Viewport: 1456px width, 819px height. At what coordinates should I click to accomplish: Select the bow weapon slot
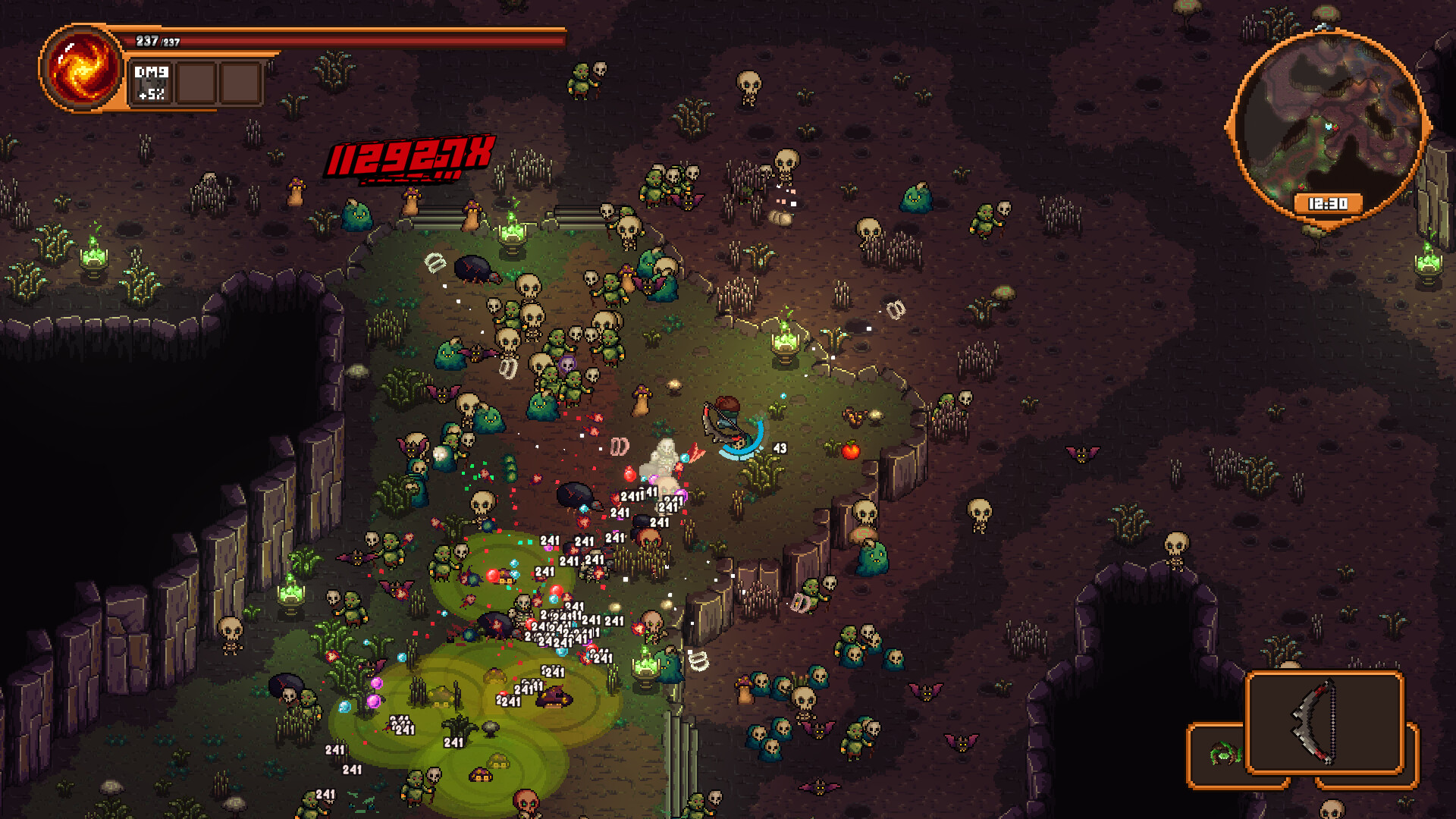(x=1324, y=722)
